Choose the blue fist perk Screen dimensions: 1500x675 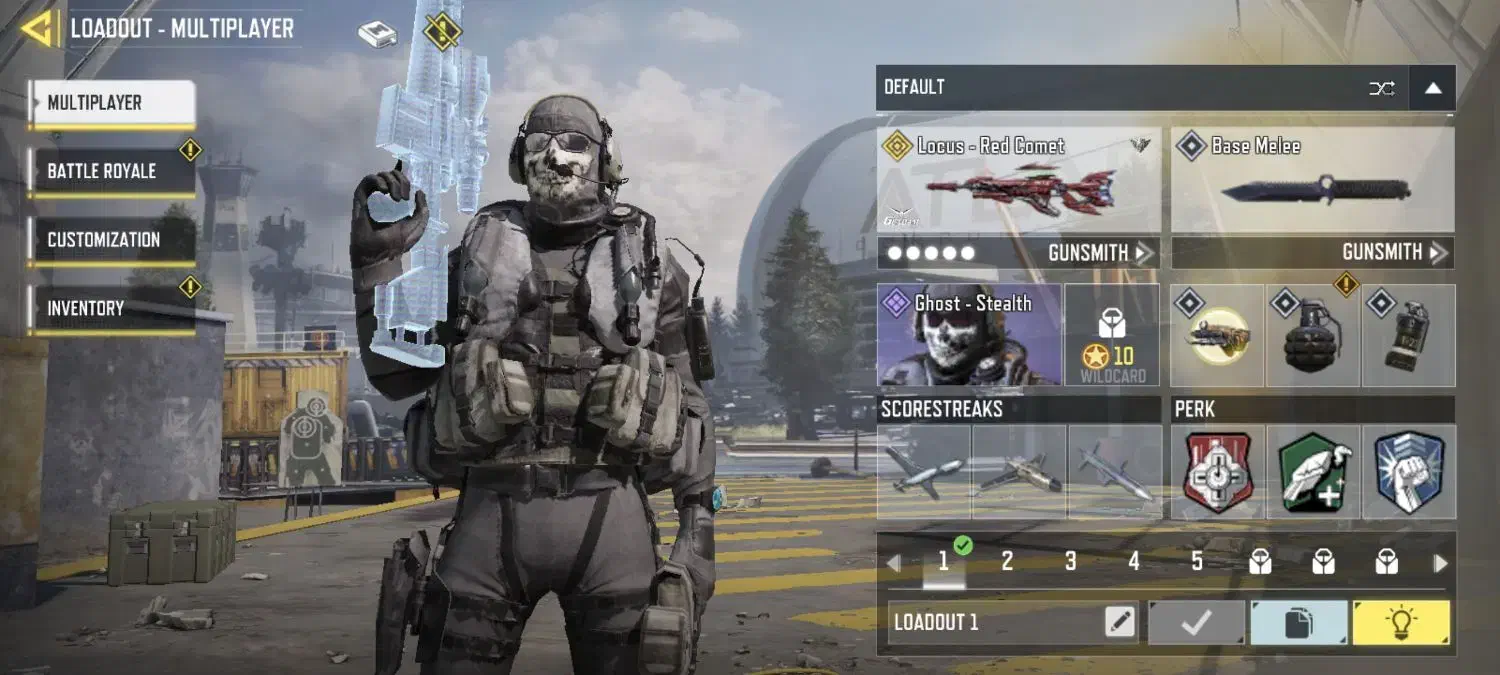tap(1408, 472)
